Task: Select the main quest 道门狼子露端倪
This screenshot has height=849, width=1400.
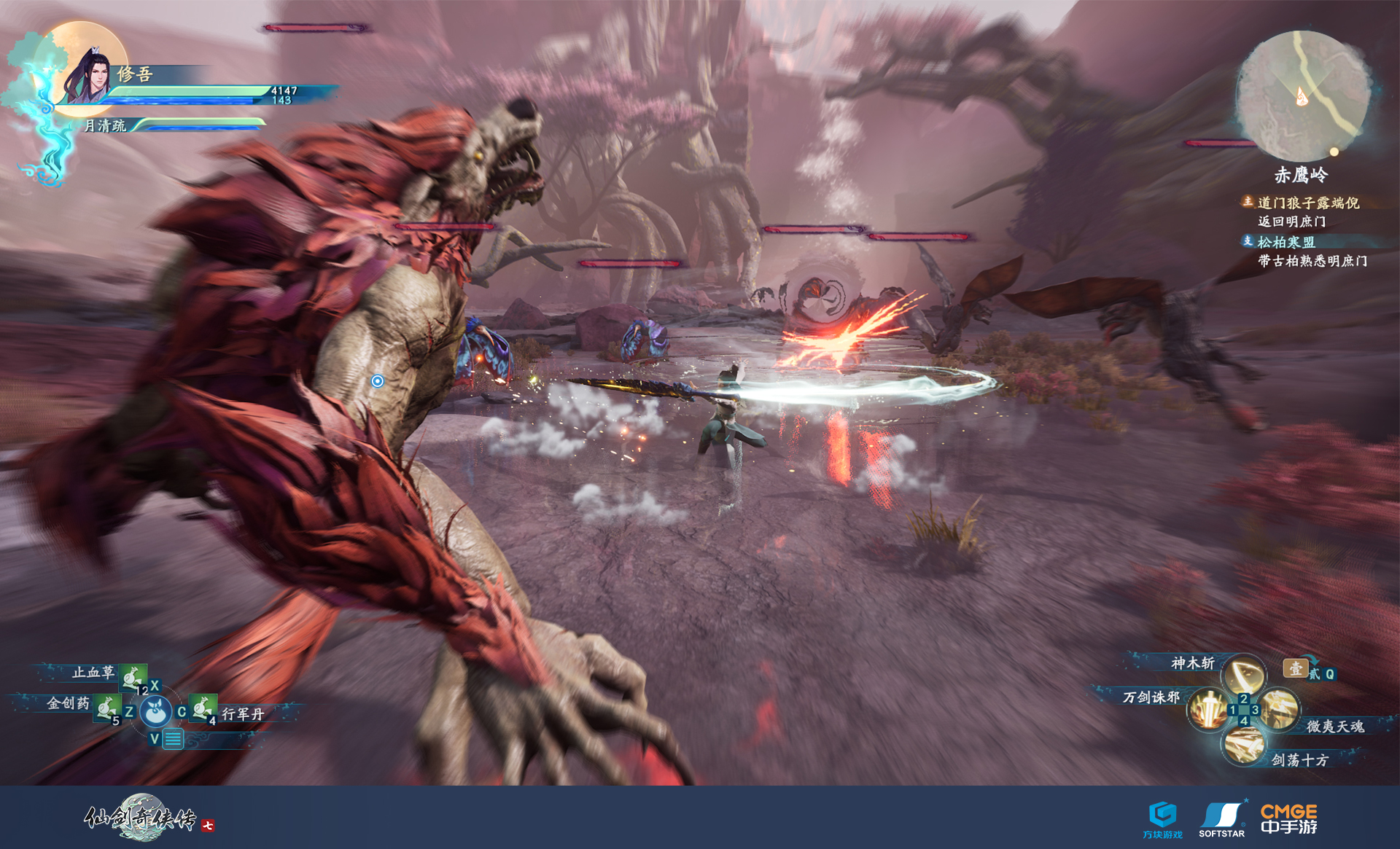Action: pyautogui.click(x=1308, y=203)
